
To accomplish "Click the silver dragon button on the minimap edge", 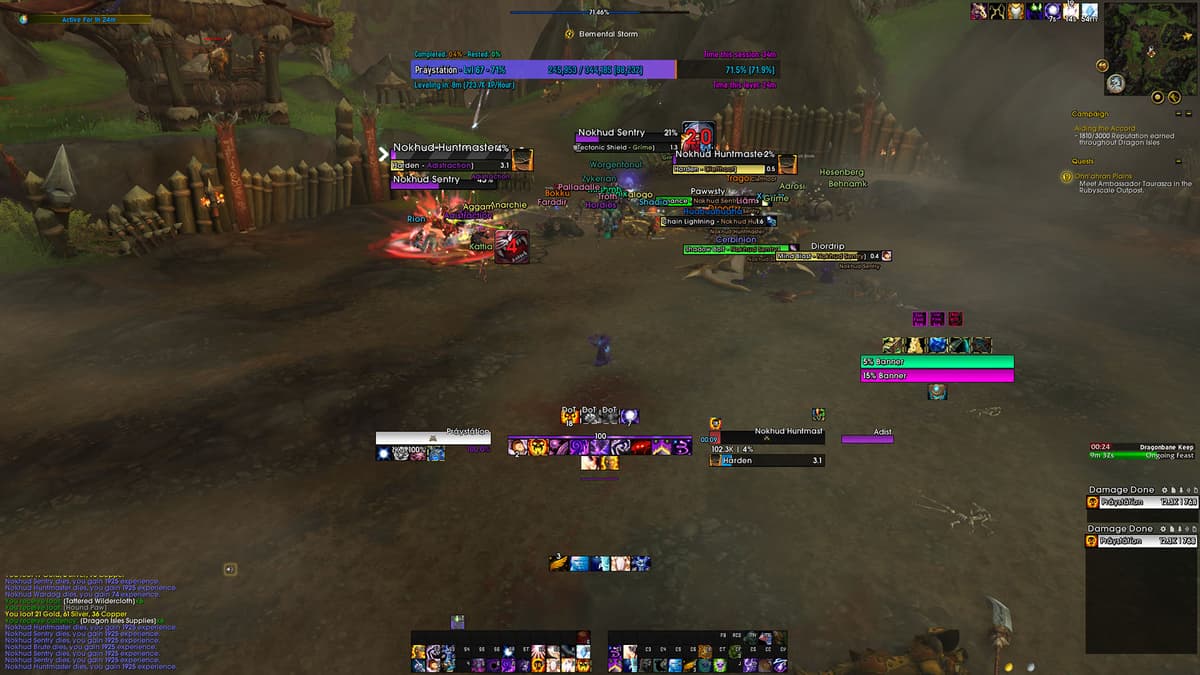I will 1115,84.
